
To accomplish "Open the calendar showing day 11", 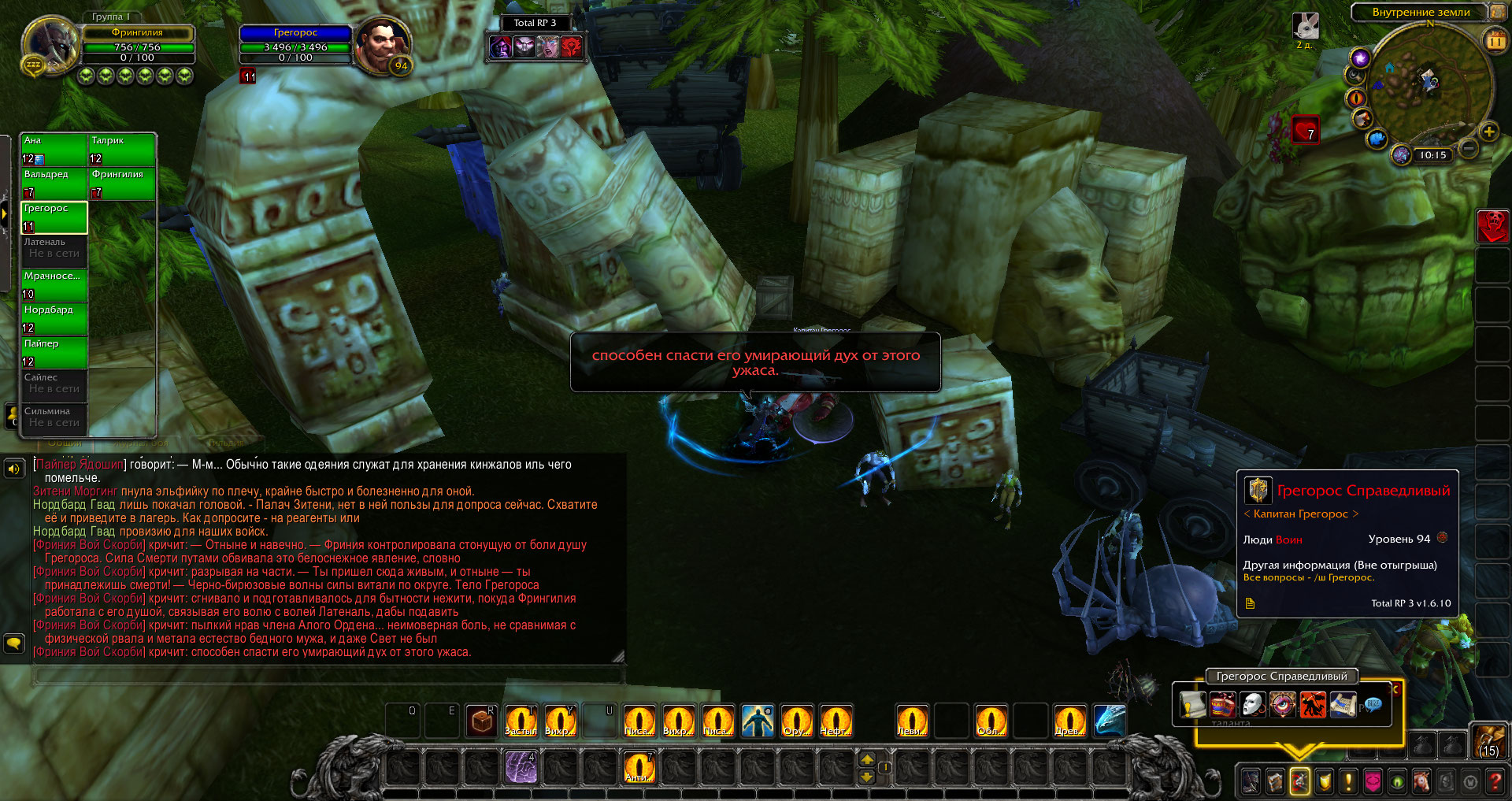I will pyautogui.click(x=1495, y=41).
